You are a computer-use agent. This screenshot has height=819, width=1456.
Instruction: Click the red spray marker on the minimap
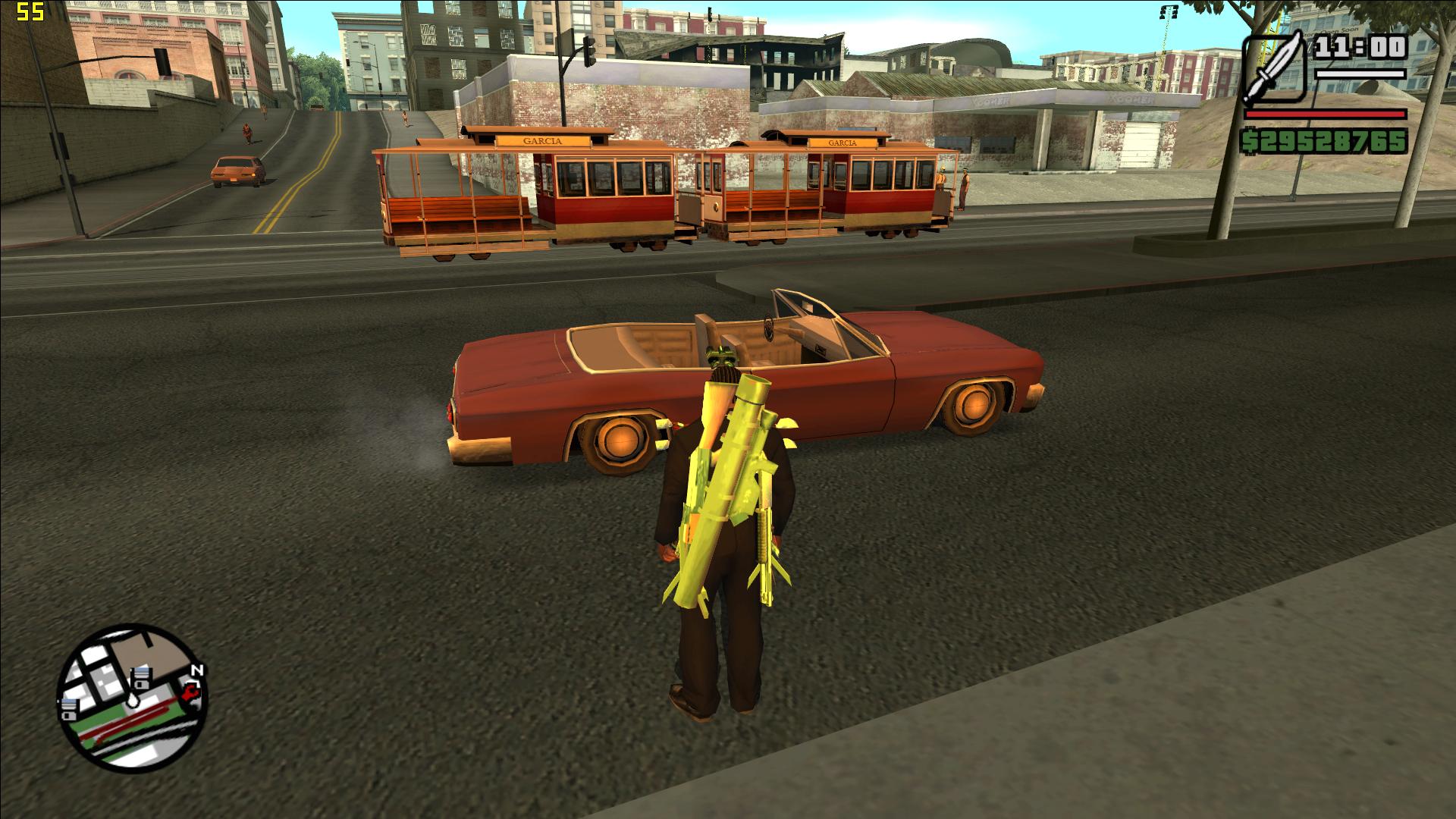click(x=190, y=692)
